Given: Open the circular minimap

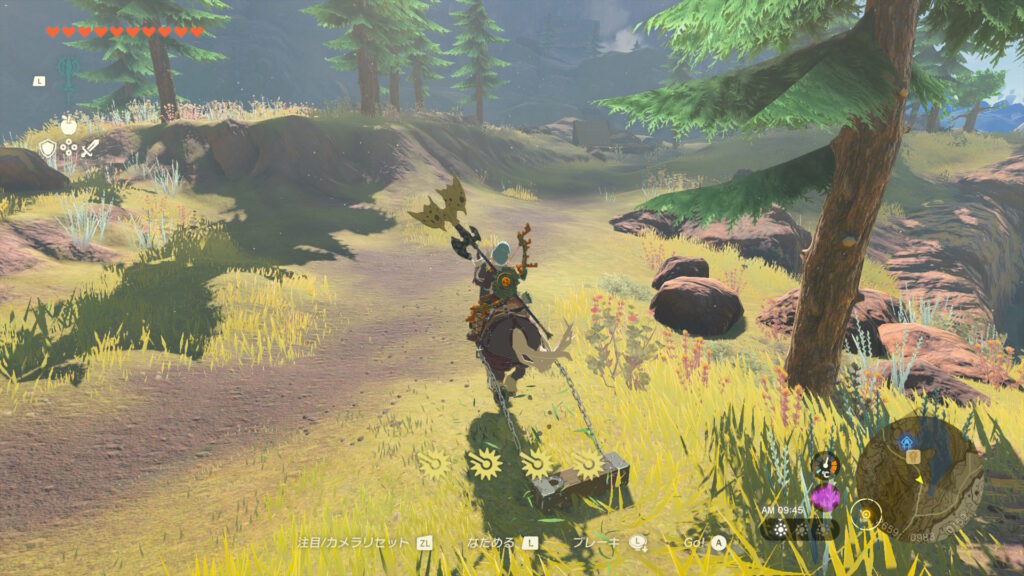Looking at the screenshot, I should pyautogui.click(x=920, y=478).
